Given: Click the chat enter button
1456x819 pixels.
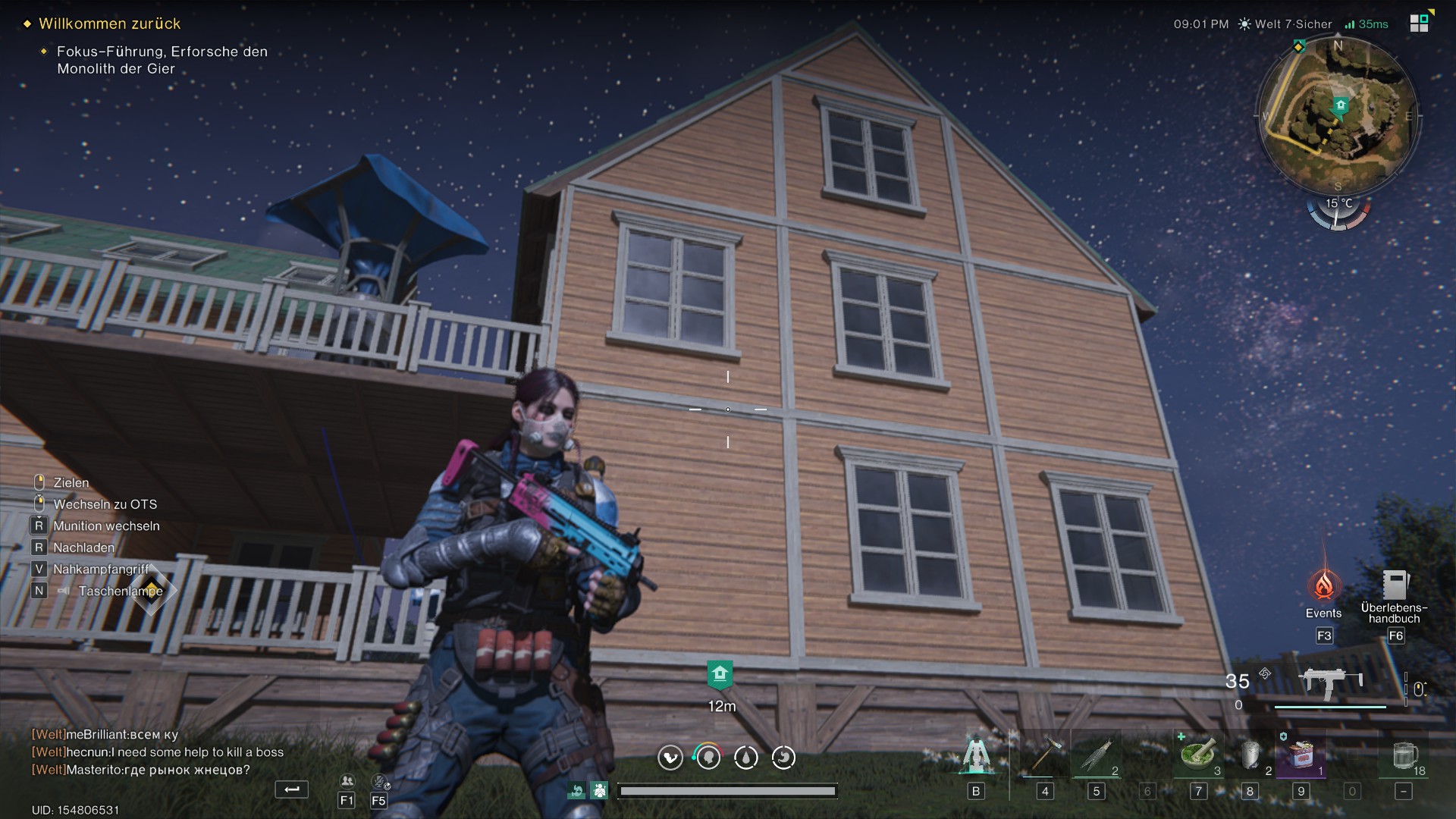Looking at the screenshot, I should point(292,789).
